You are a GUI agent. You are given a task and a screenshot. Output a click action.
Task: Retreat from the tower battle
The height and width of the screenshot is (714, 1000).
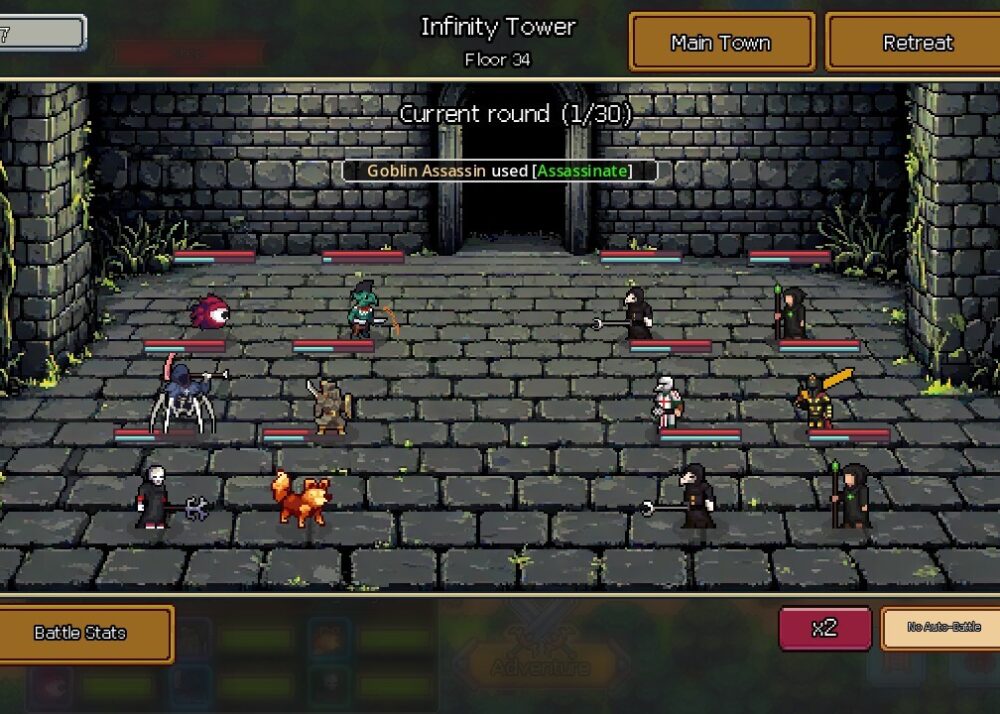[x=917, y=42]
